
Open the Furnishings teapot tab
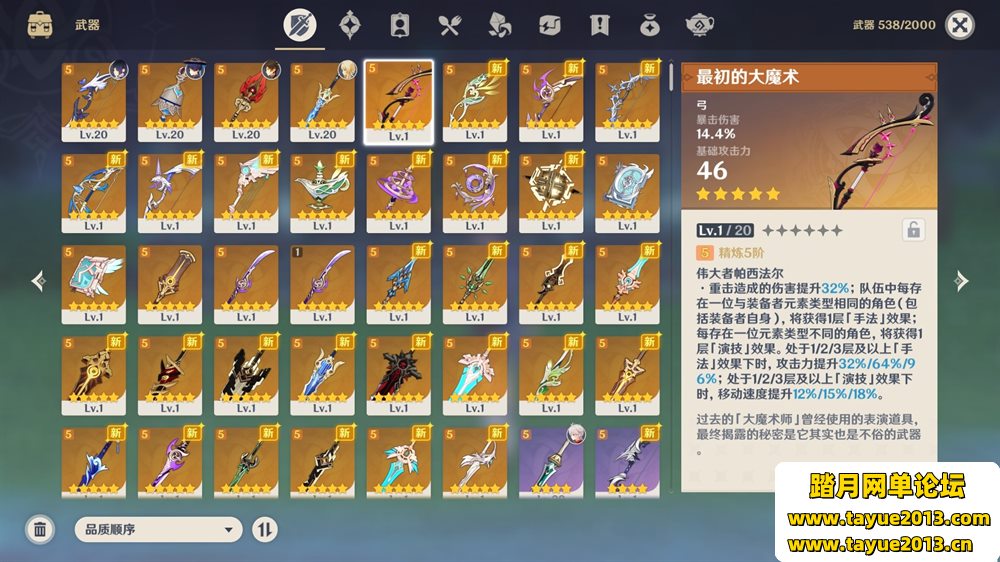coord(699,25)
